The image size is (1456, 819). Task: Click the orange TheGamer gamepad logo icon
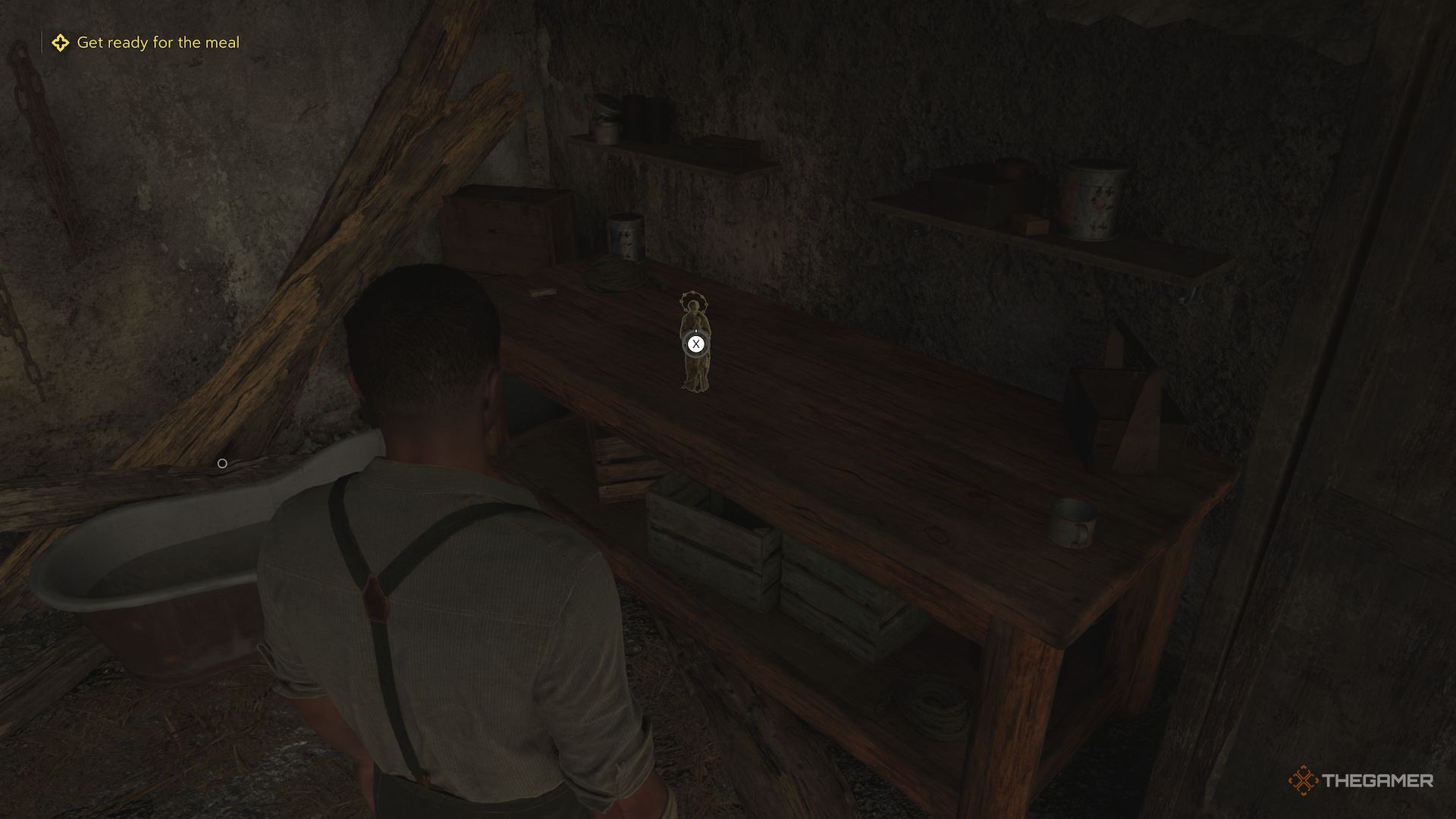click(1304, 780)
